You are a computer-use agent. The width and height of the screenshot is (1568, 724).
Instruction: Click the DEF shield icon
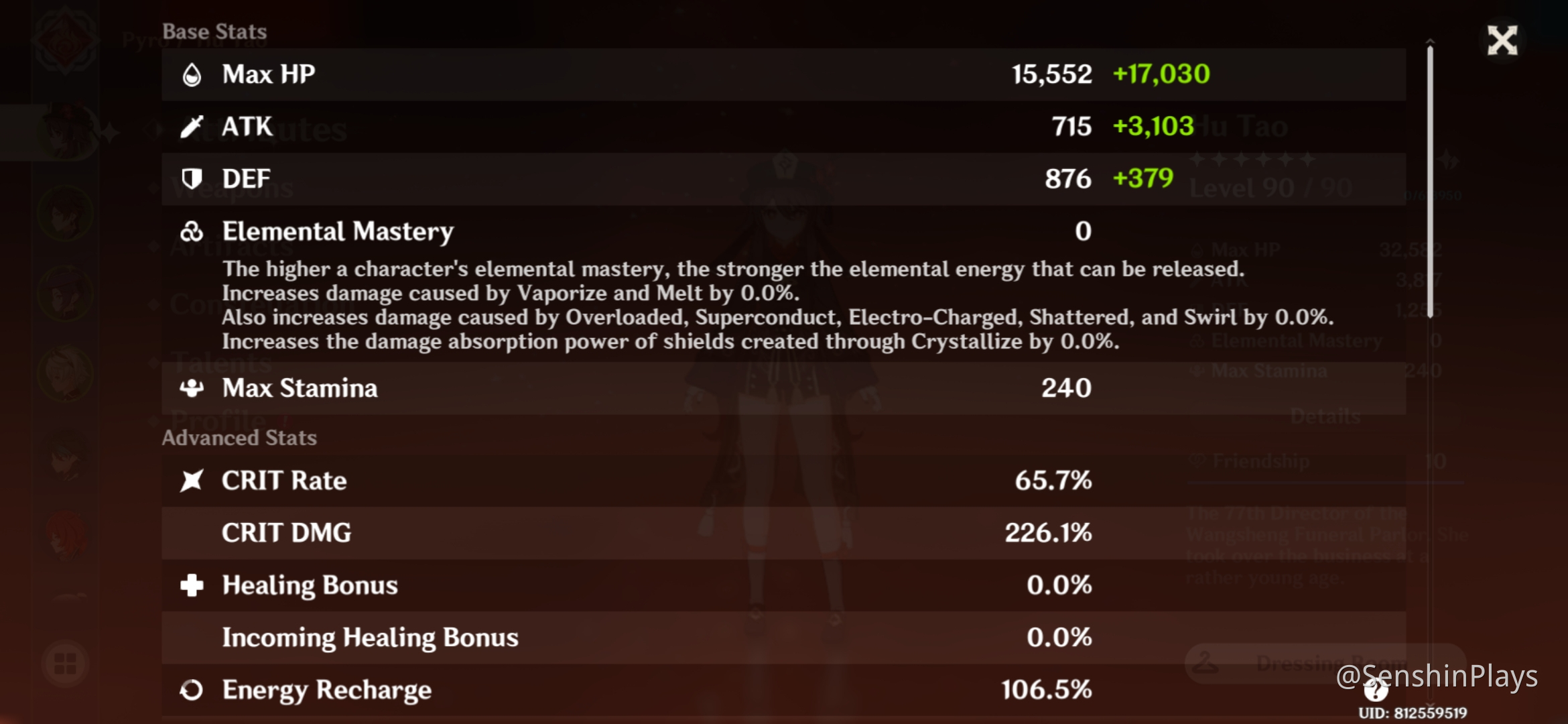pyautogui.click(x=192, y=178)
